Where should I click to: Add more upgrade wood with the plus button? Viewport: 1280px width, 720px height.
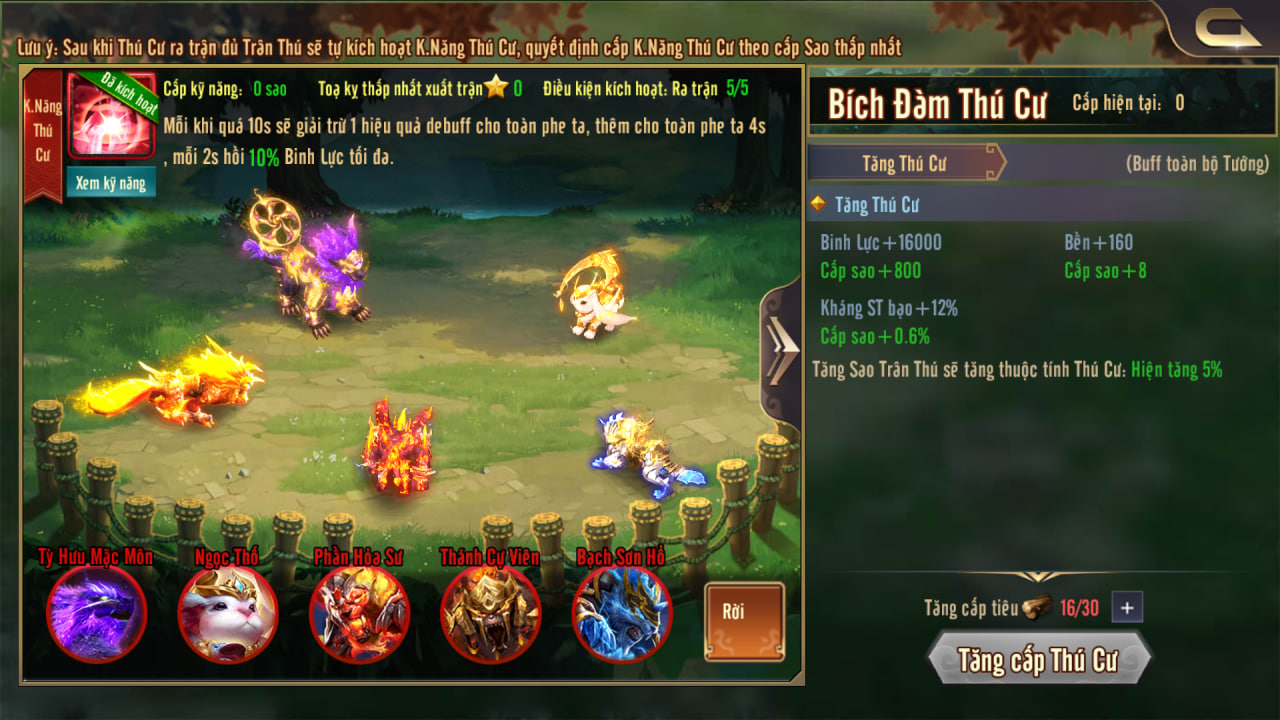1127,607
